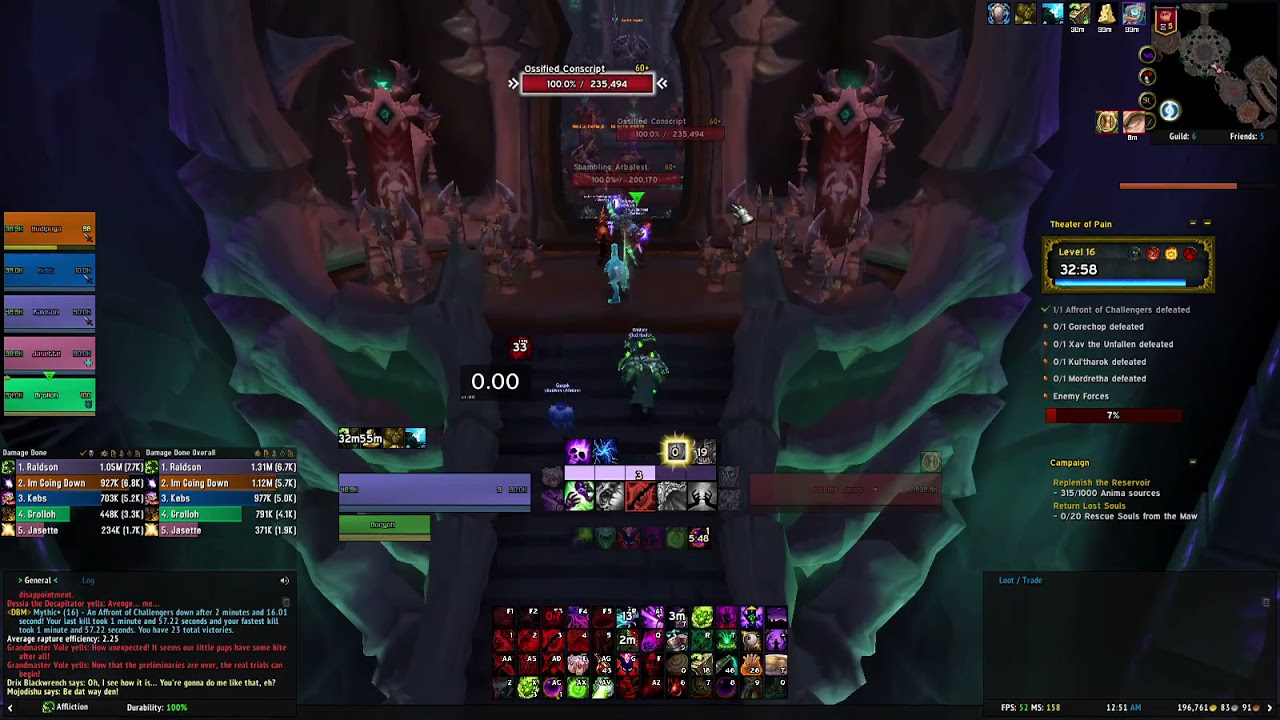Select the skull spell icon on the action bar
Viewport: 1280px width, 720px height.
tap(577, 451)
